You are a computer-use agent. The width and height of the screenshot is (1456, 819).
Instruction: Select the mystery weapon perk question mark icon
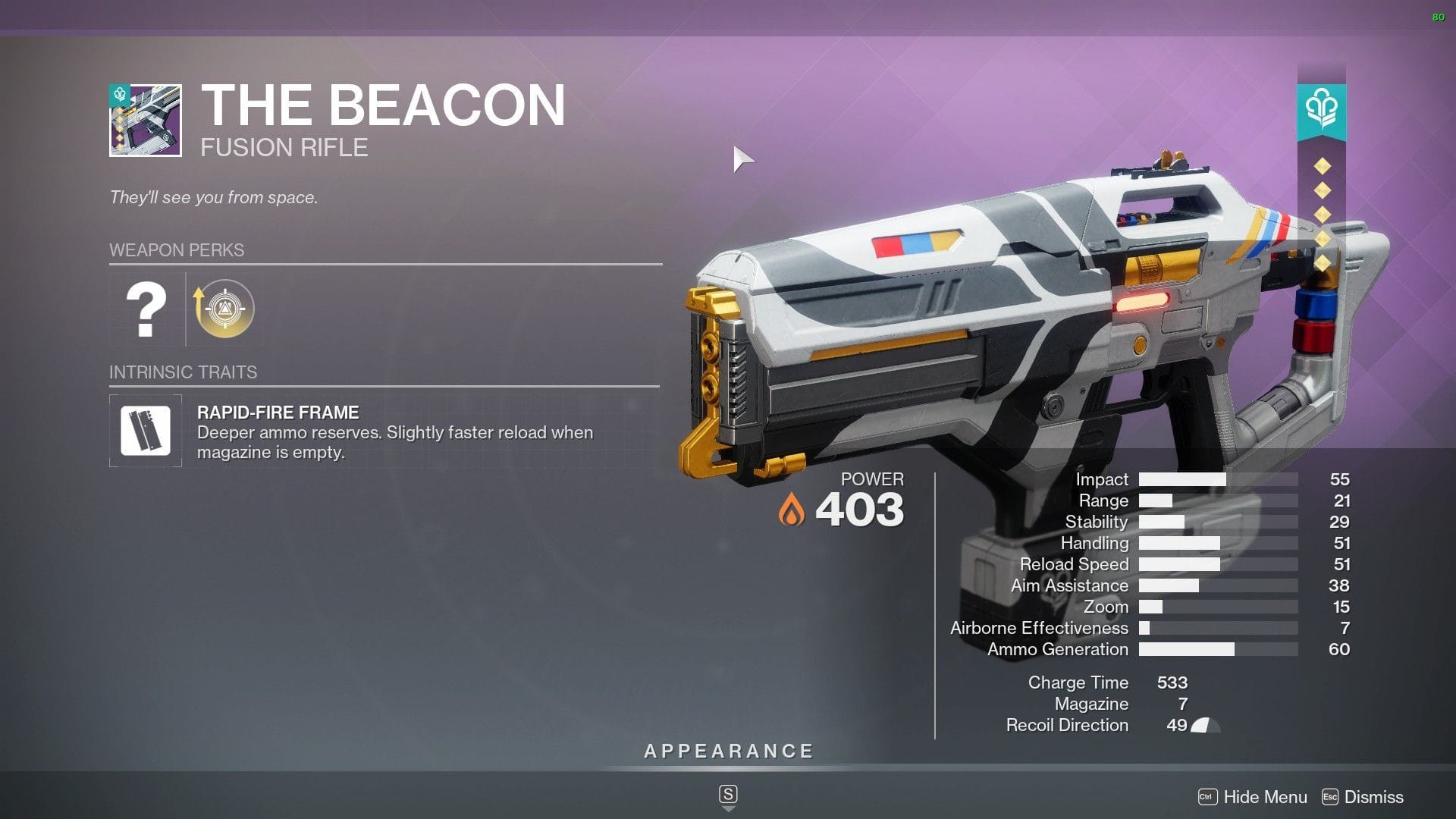point(146,309)
